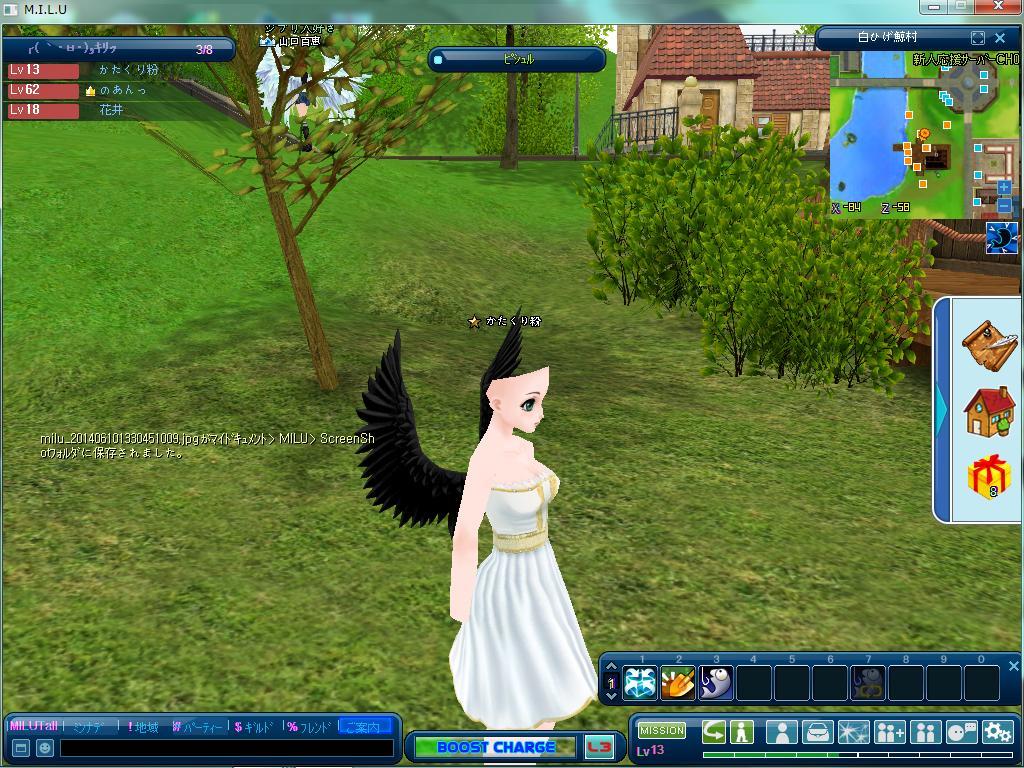Viewport: 1024px width, 768px height.
Task: Open the yellow gift box icon
Action: (989, 476)
